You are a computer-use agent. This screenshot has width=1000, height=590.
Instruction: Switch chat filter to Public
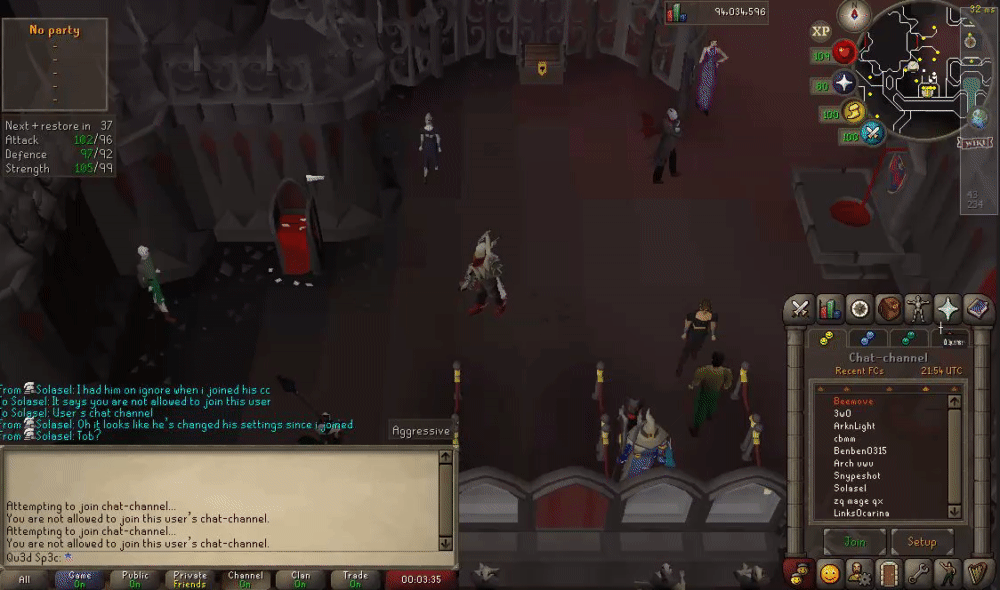pos(135,579)
